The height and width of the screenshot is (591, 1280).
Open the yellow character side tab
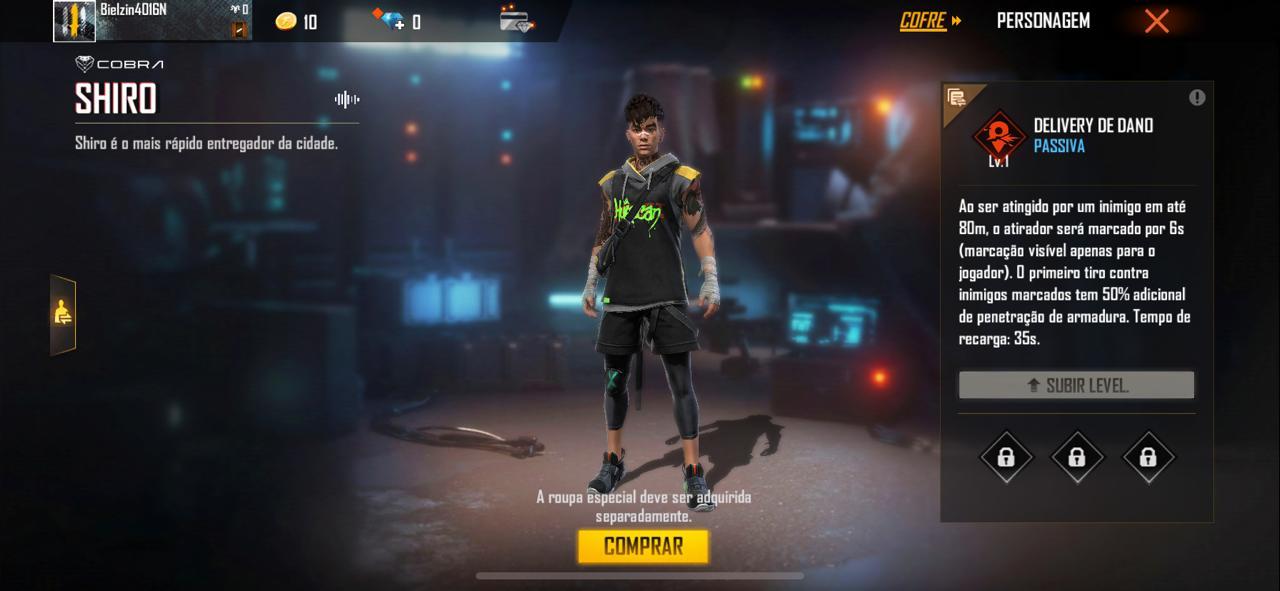coord(63,314)
